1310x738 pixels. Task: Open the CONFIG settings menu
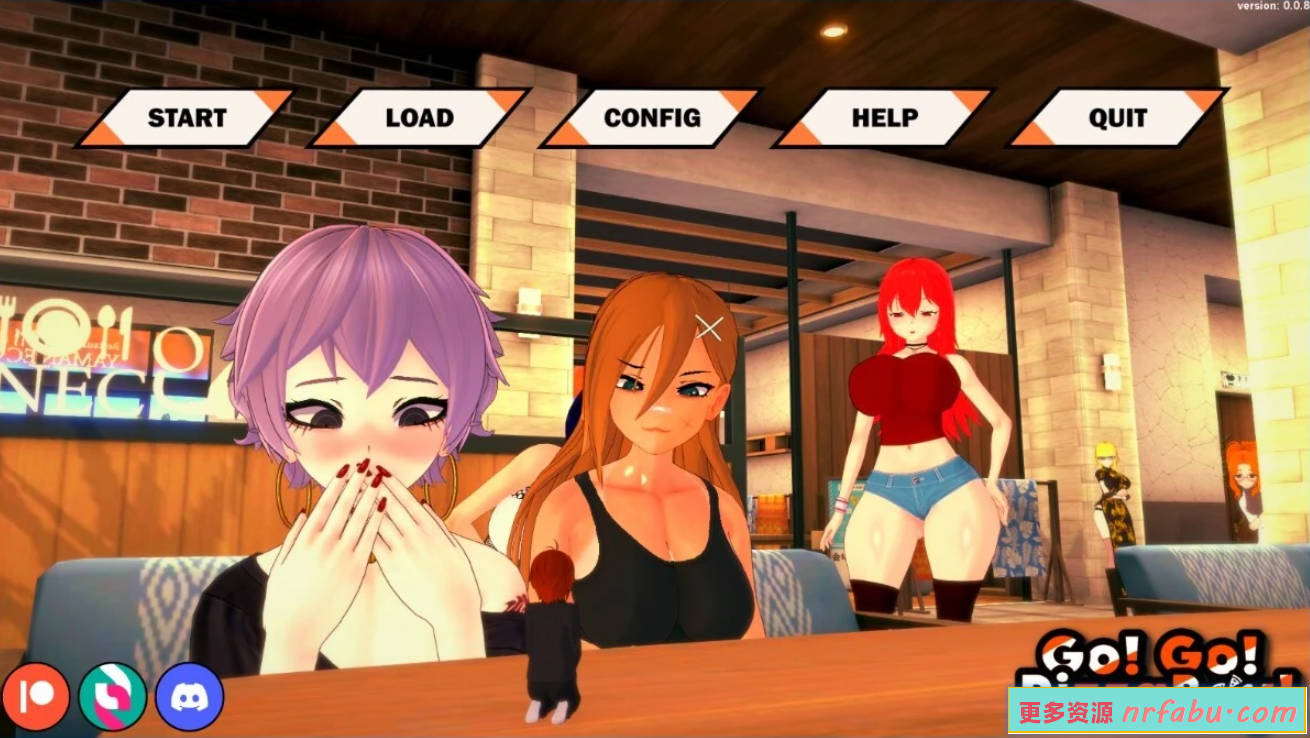click(652, 117)
